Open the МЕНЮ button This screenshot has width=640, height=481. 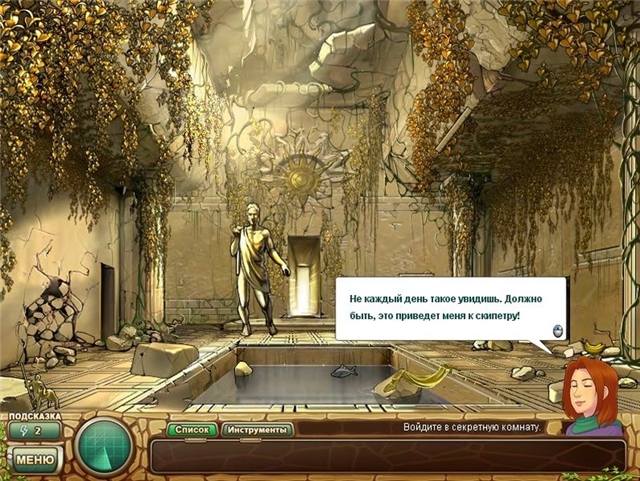[34, 459]
